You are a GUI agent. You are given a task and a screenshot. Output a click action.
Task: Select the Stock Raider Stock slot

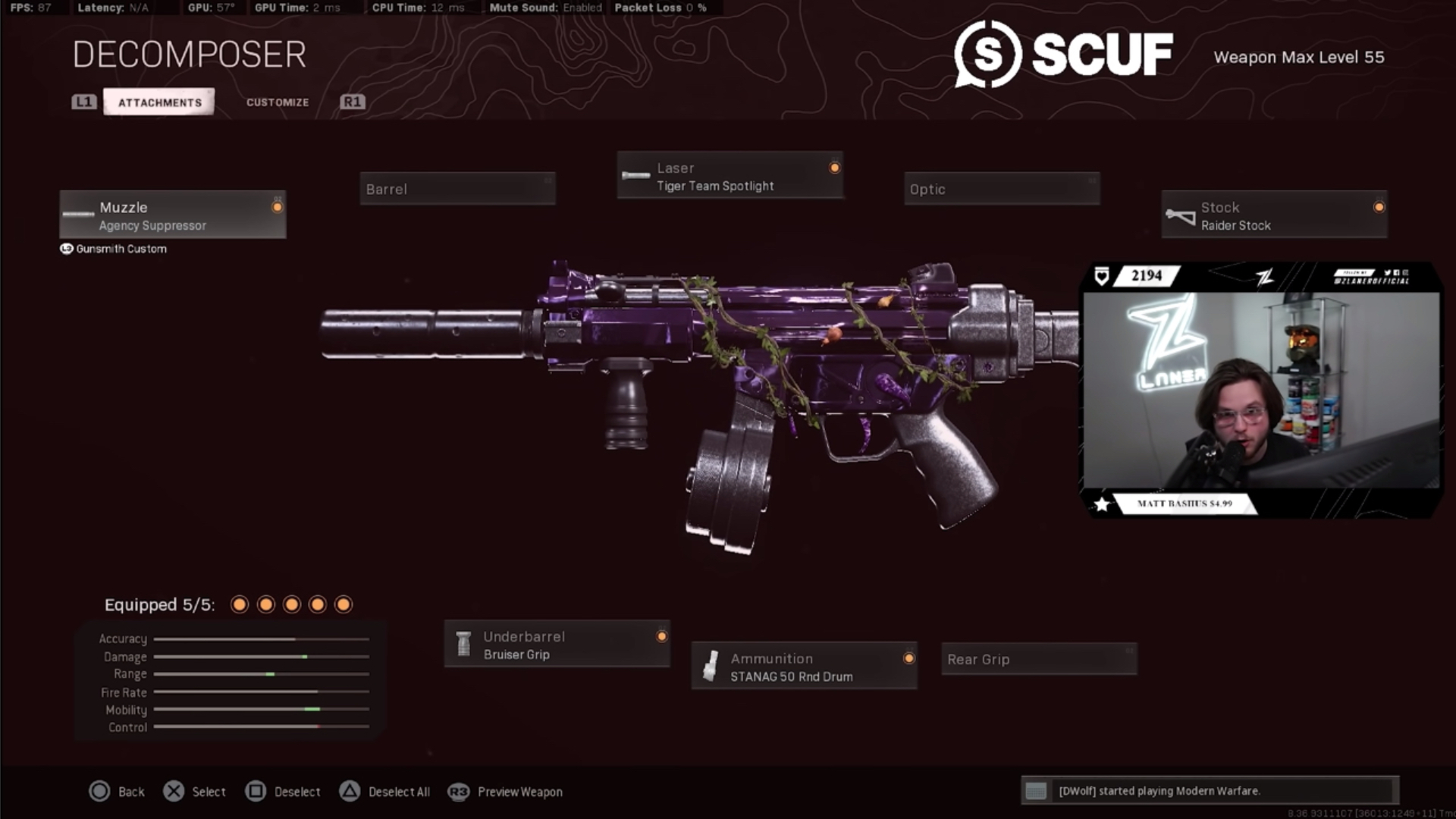(1274, 215)
